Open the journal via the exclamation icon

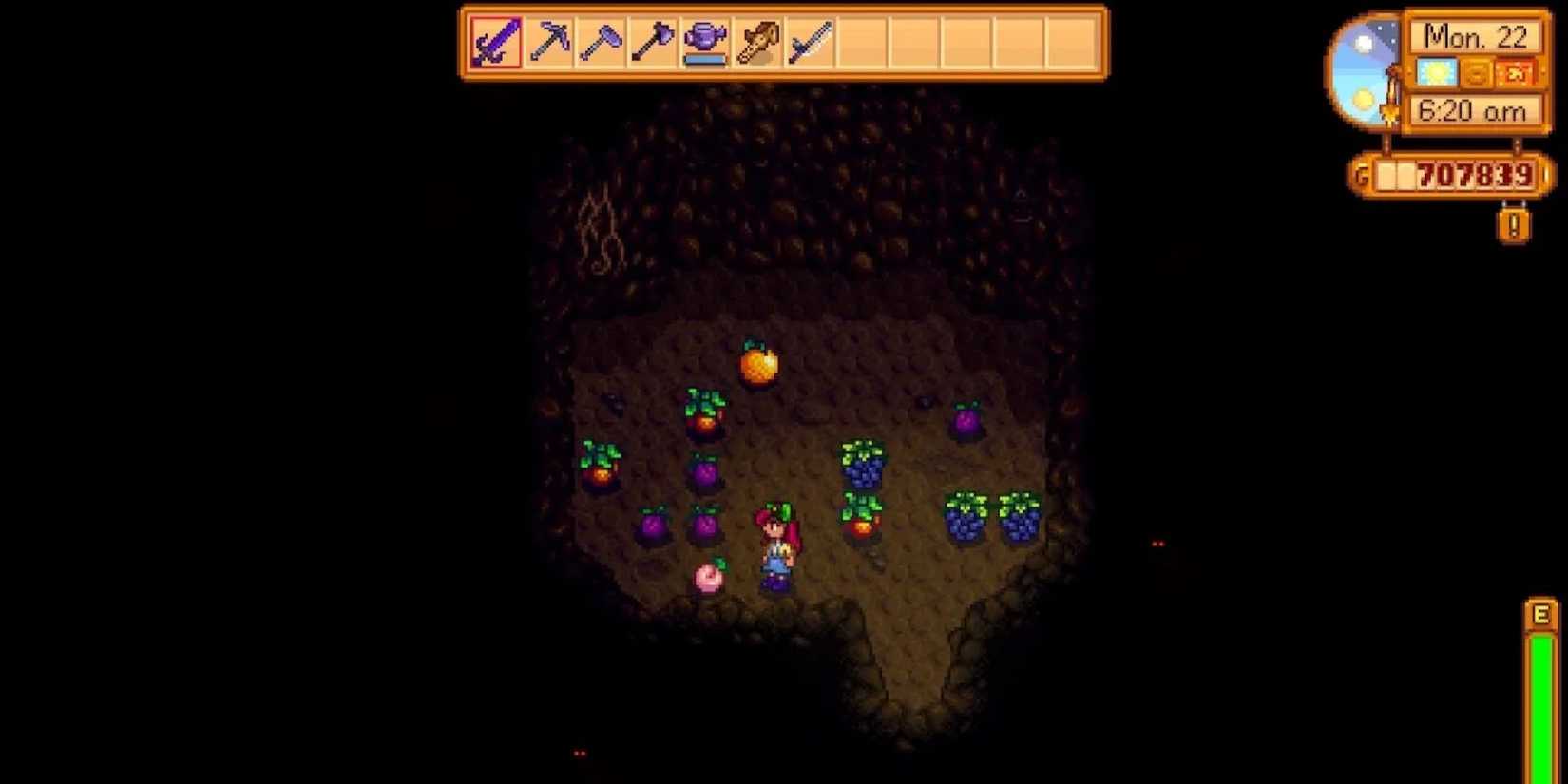point(1512,224)
